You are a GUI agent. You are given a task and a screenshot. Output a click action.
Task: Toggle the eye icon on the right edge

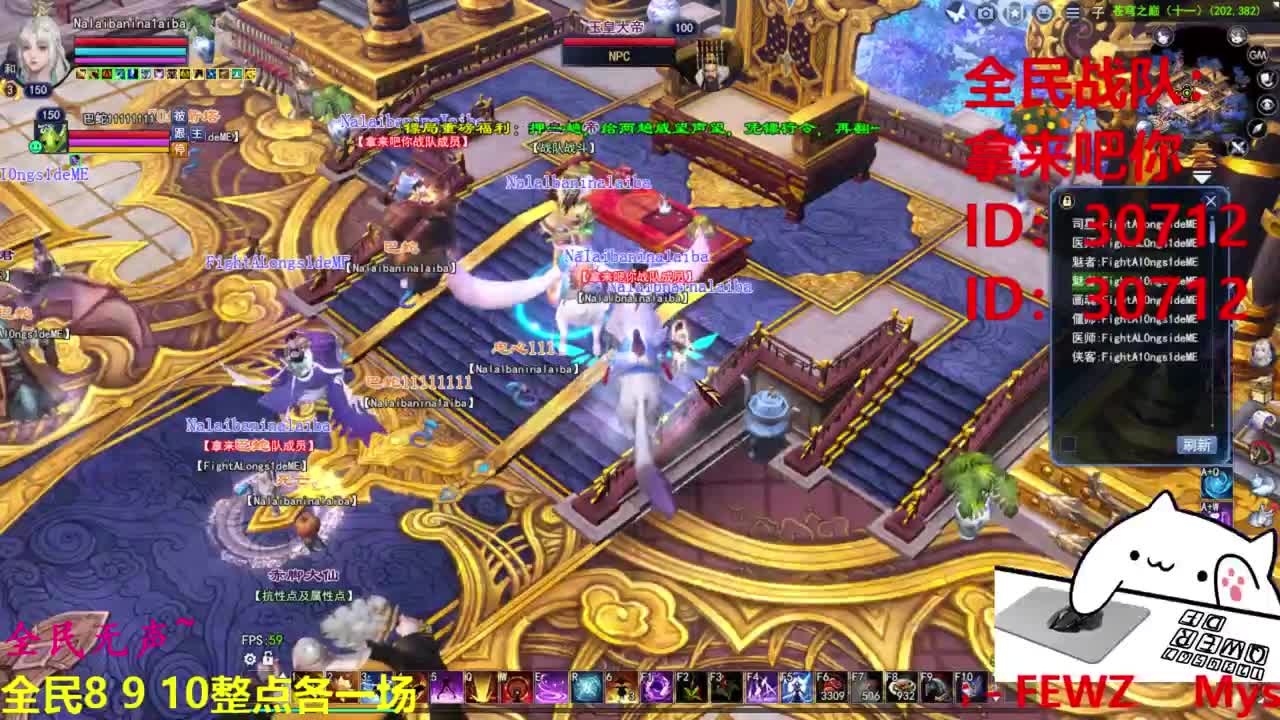(x=1266, y=104)
